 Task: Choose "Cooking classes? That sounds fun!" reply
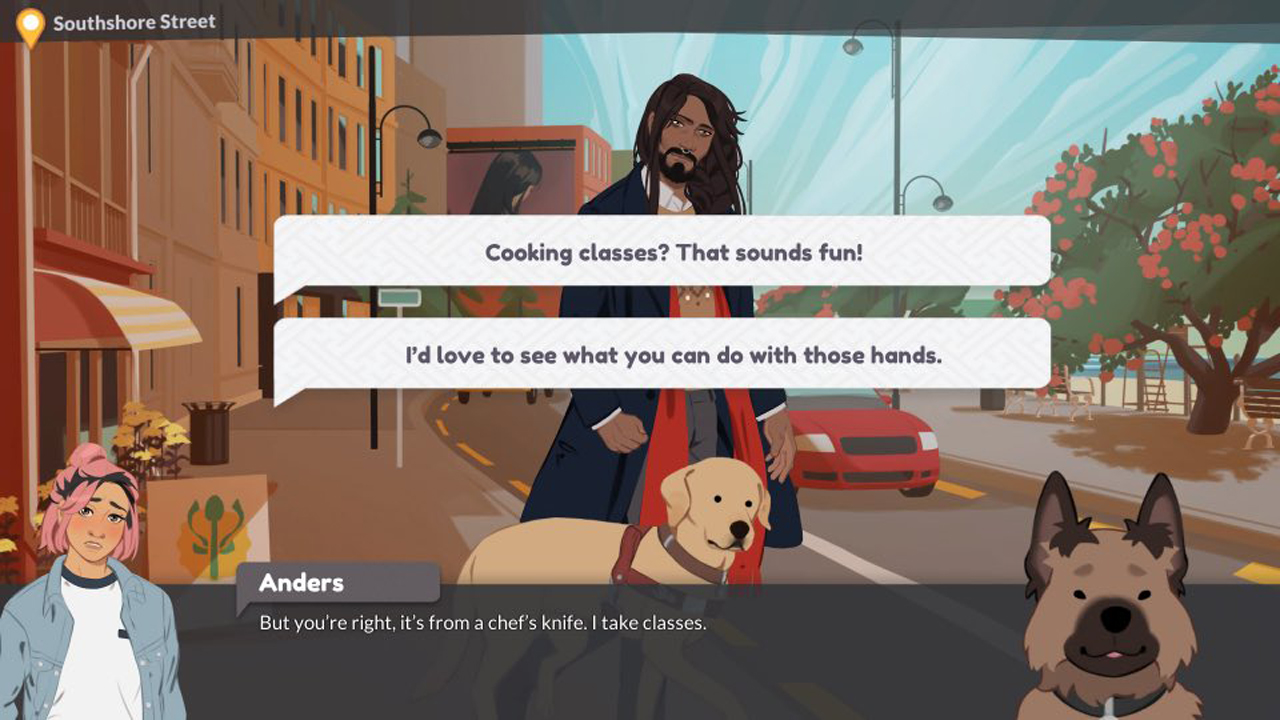(x=673, y=252)
